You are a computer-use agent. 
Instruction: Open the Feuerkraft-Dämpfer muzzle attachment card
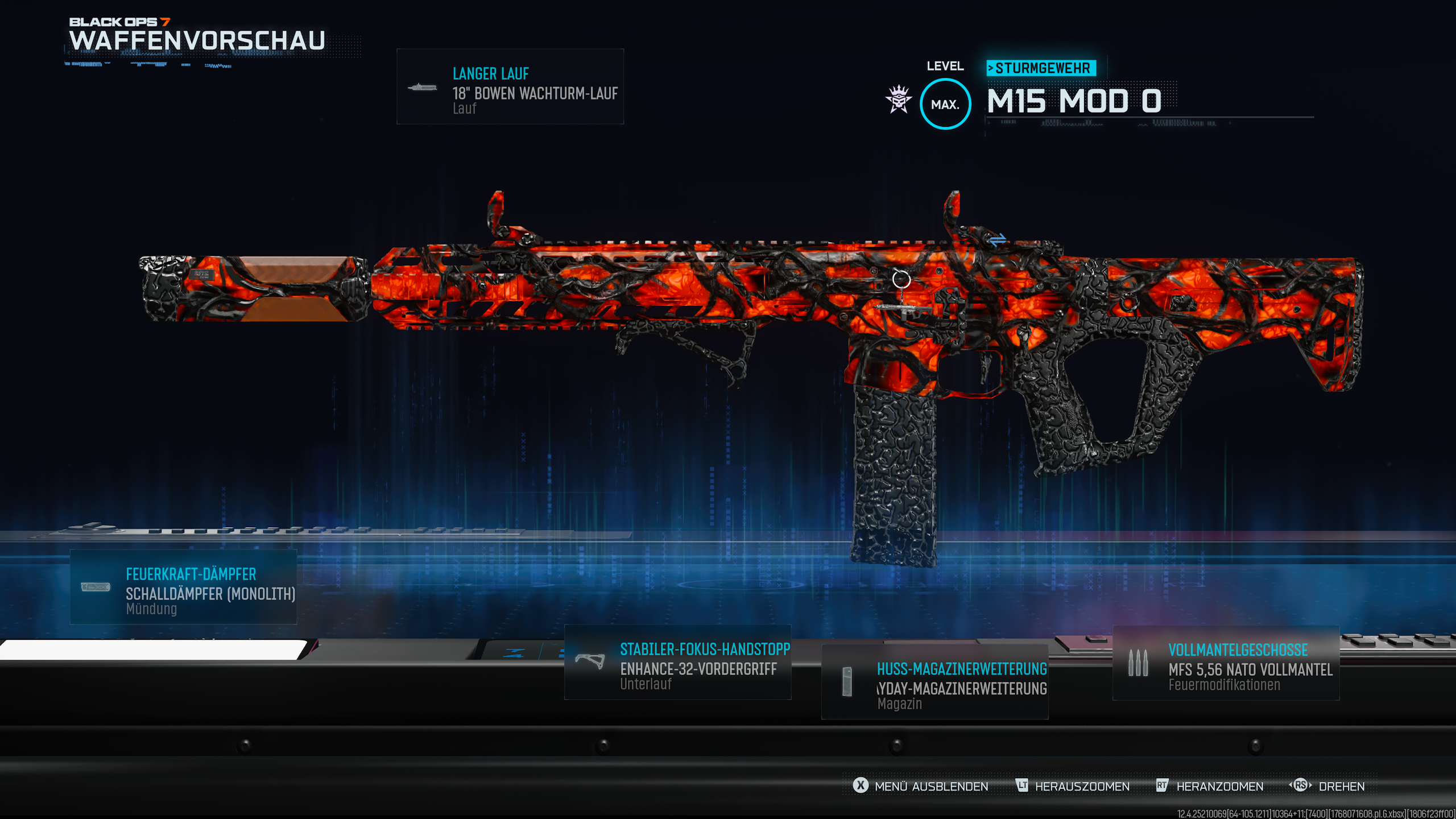coord(183,587)
